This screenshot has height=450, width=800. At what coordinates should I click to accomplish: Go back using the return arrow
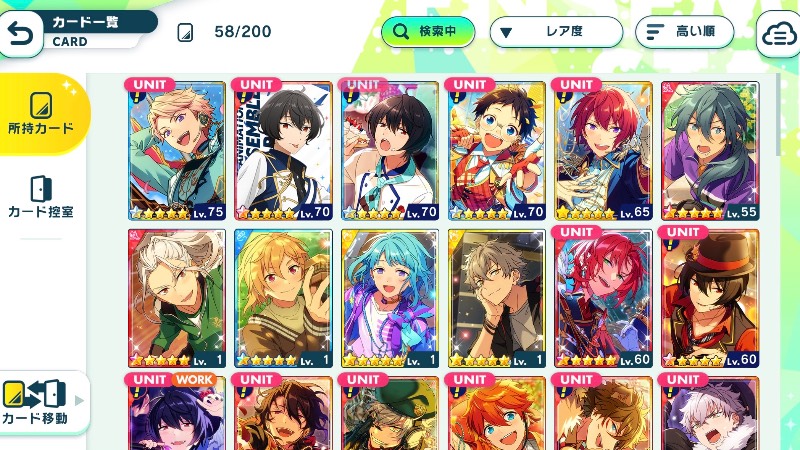tap(20, 33)
